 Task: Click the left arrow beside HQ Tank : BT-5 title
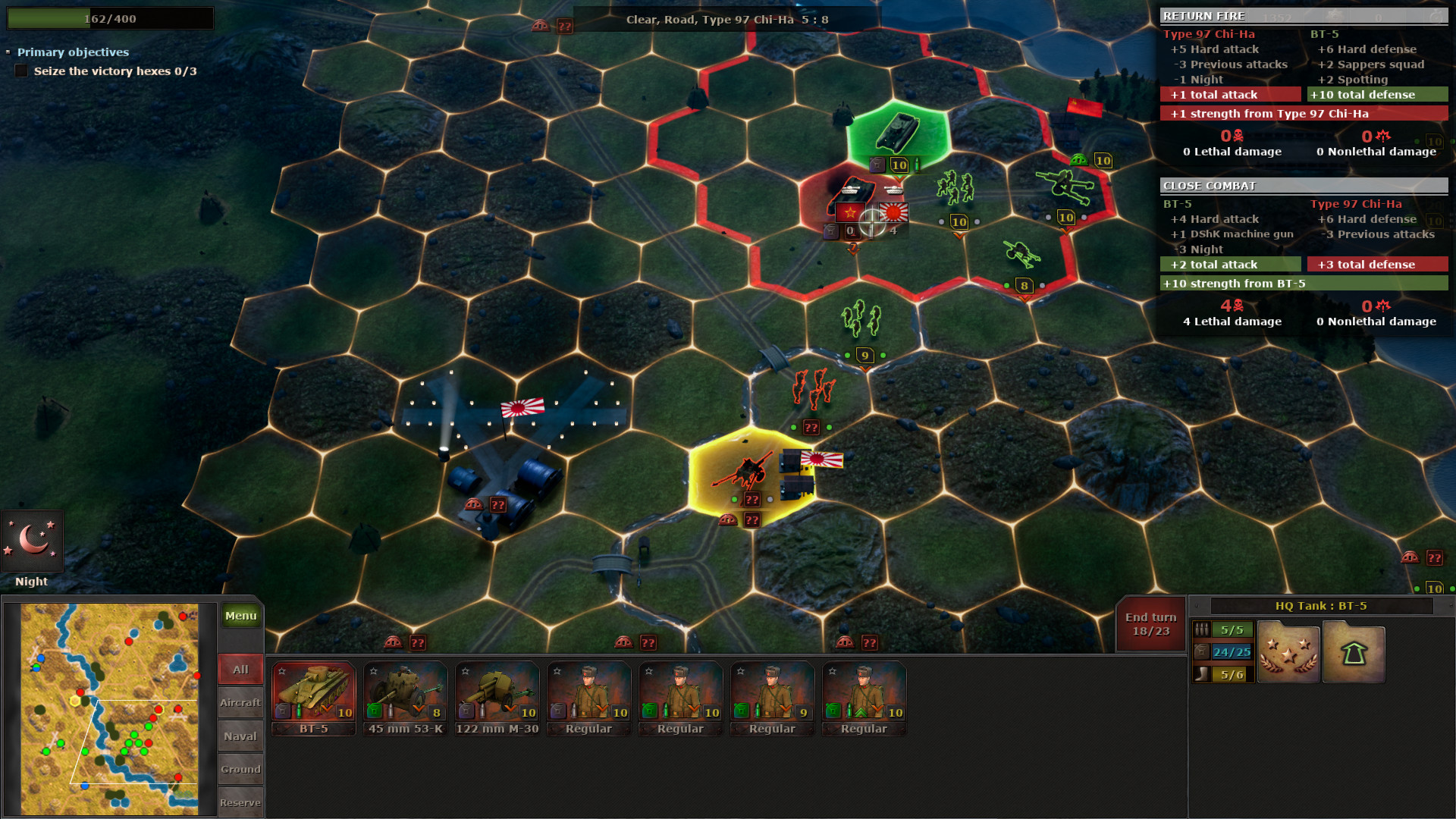(x=1197, y=605)
